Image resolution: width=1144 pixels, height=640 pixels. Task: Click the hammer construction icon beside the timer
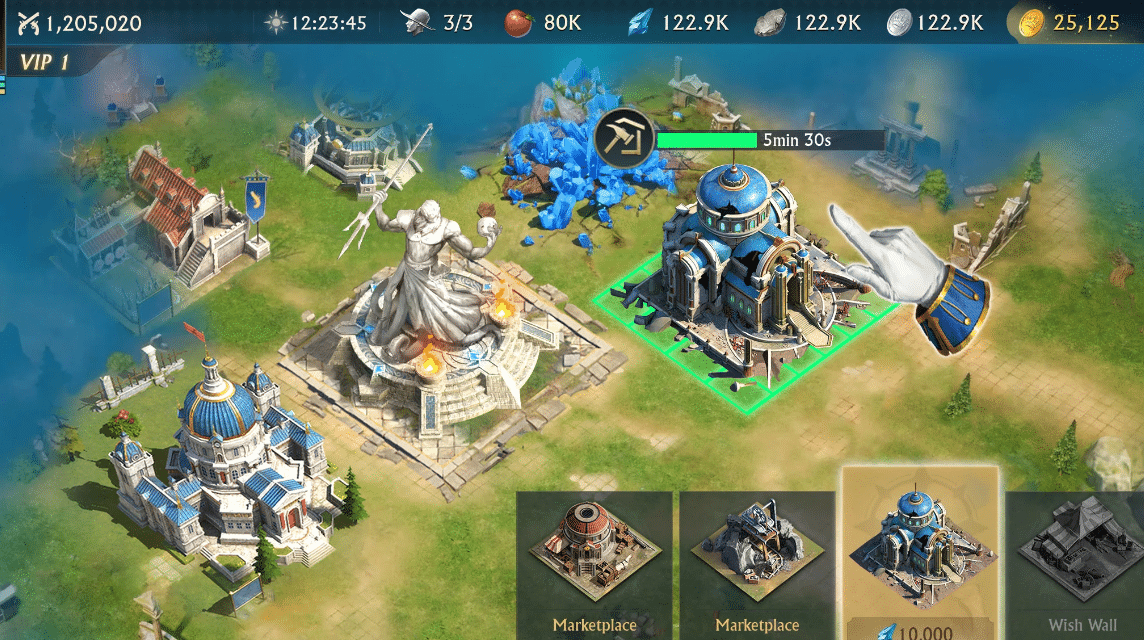pos(623,140)
